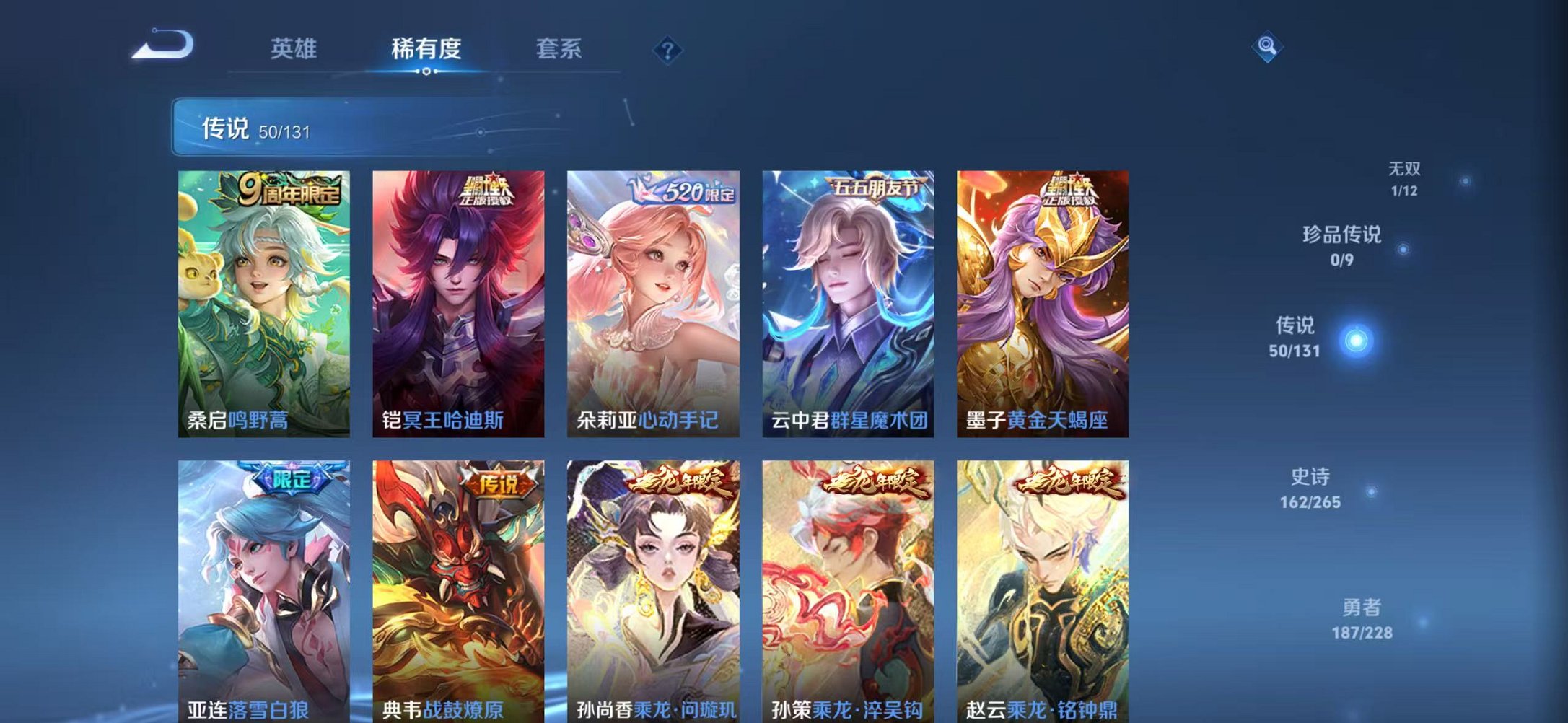This screenshot has height=723, width=1568.
Task: Click the dot beside 珍品传说 in sidebar
Action: coord(1403,248)
